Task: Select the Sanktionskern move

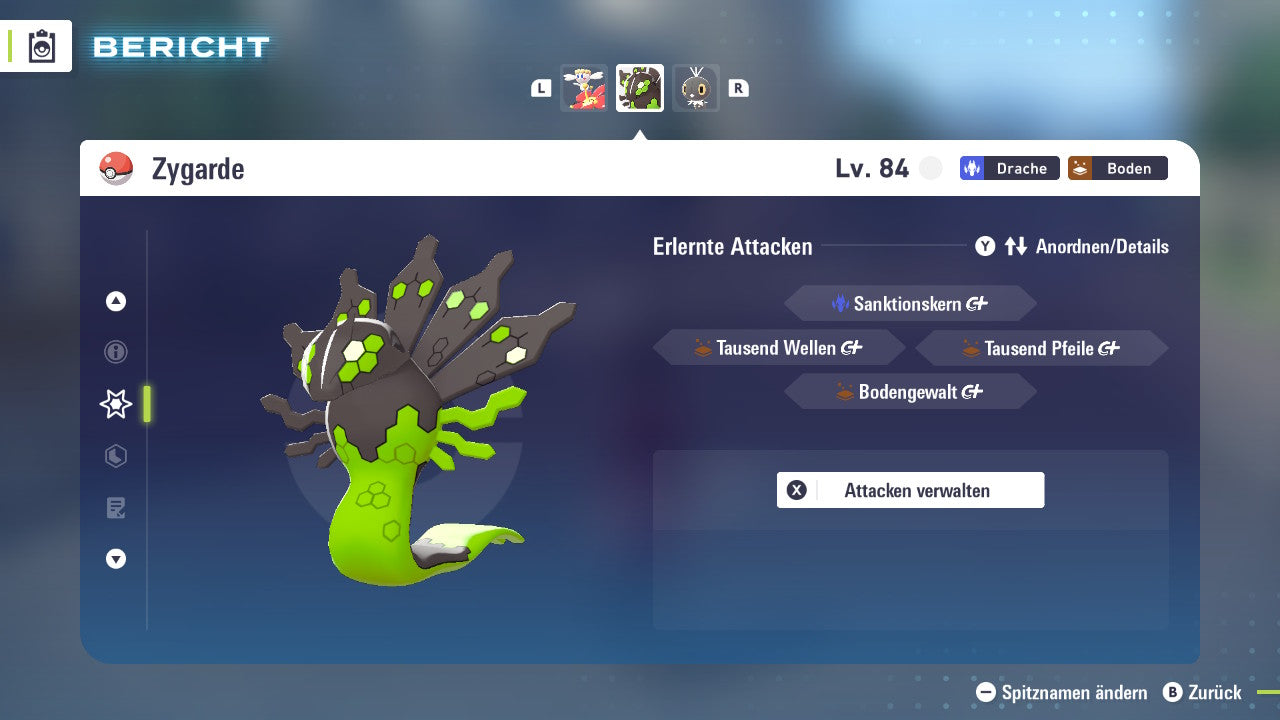Action: [910, 304]
